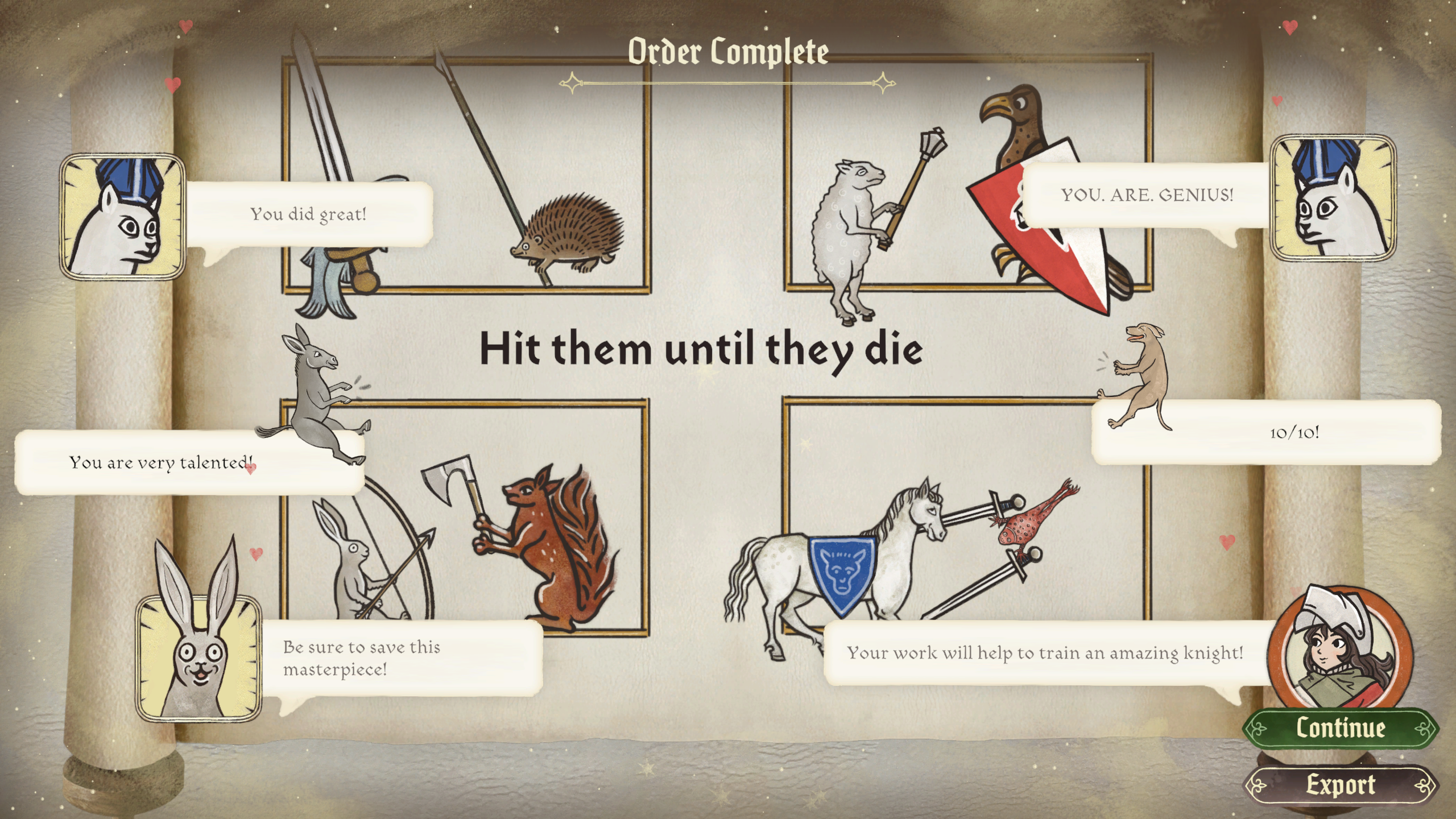Export the finished artwork
Screen dimensions: 1456x819
[1340, 785]
